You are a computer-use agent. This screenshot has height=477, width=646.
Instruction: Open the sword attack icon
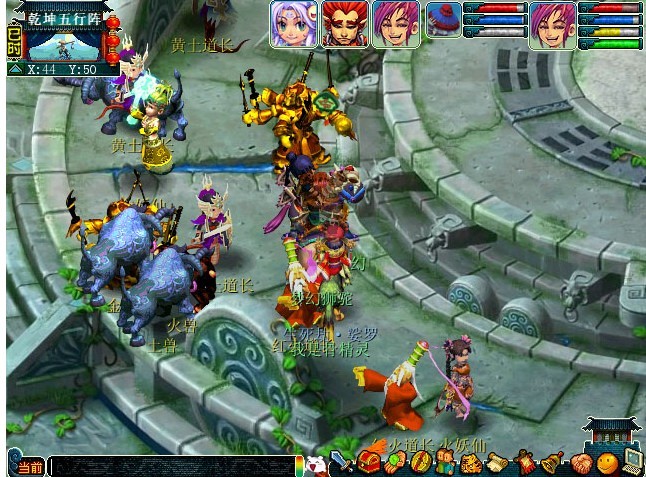point(342,463)
